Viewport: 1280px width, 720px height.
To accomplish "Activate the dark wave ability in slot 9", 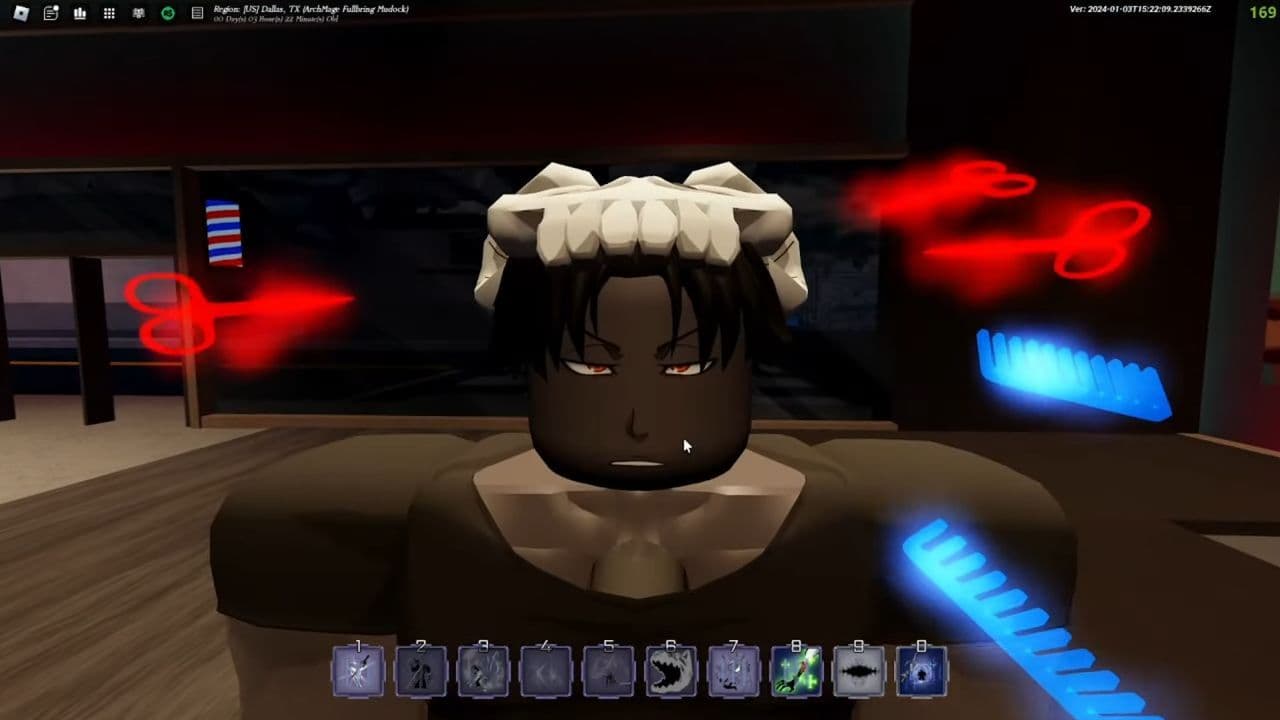I will point(860,670).
